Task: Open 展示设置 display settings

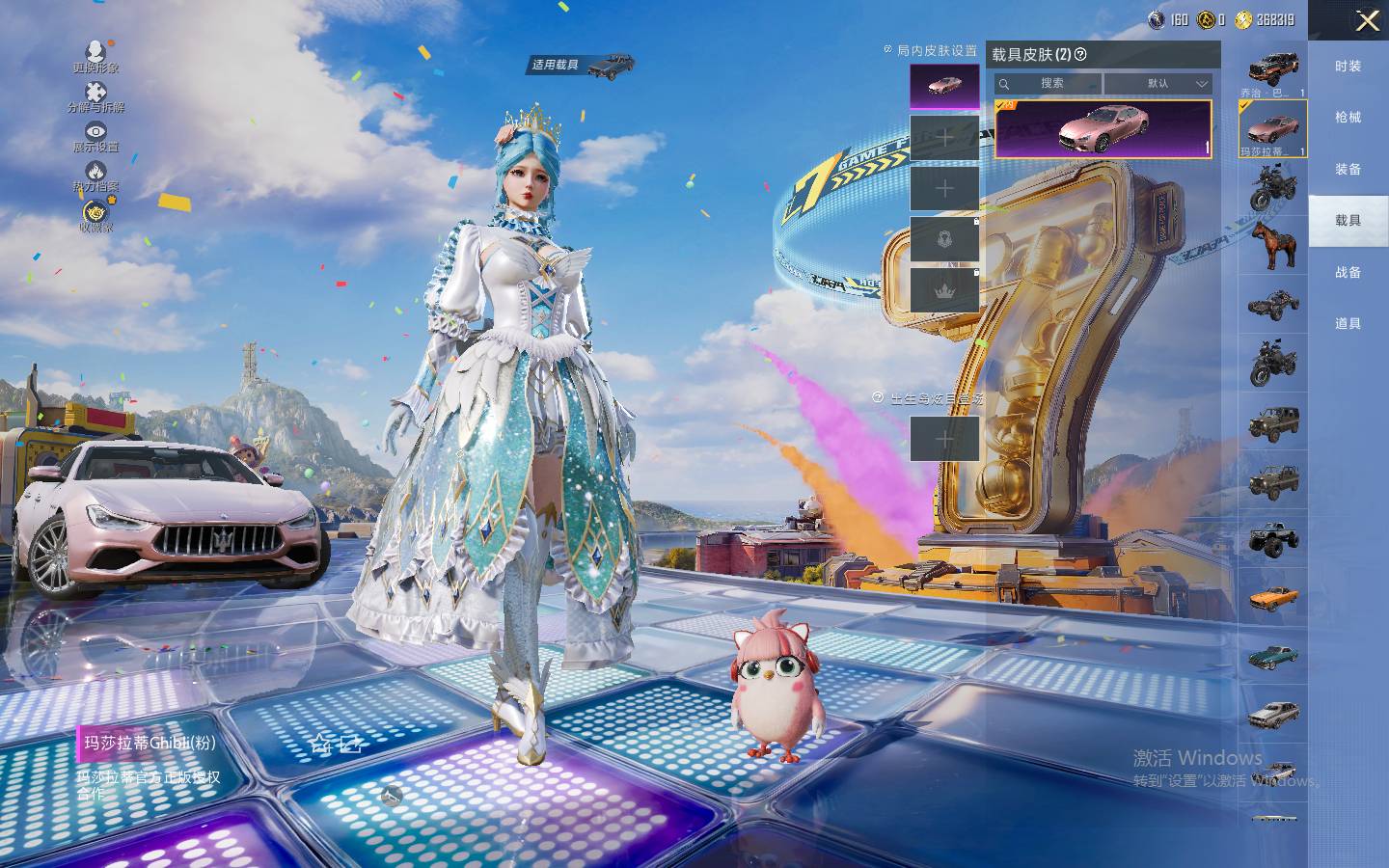Action: pyautogui.click(x=95, y=136)
